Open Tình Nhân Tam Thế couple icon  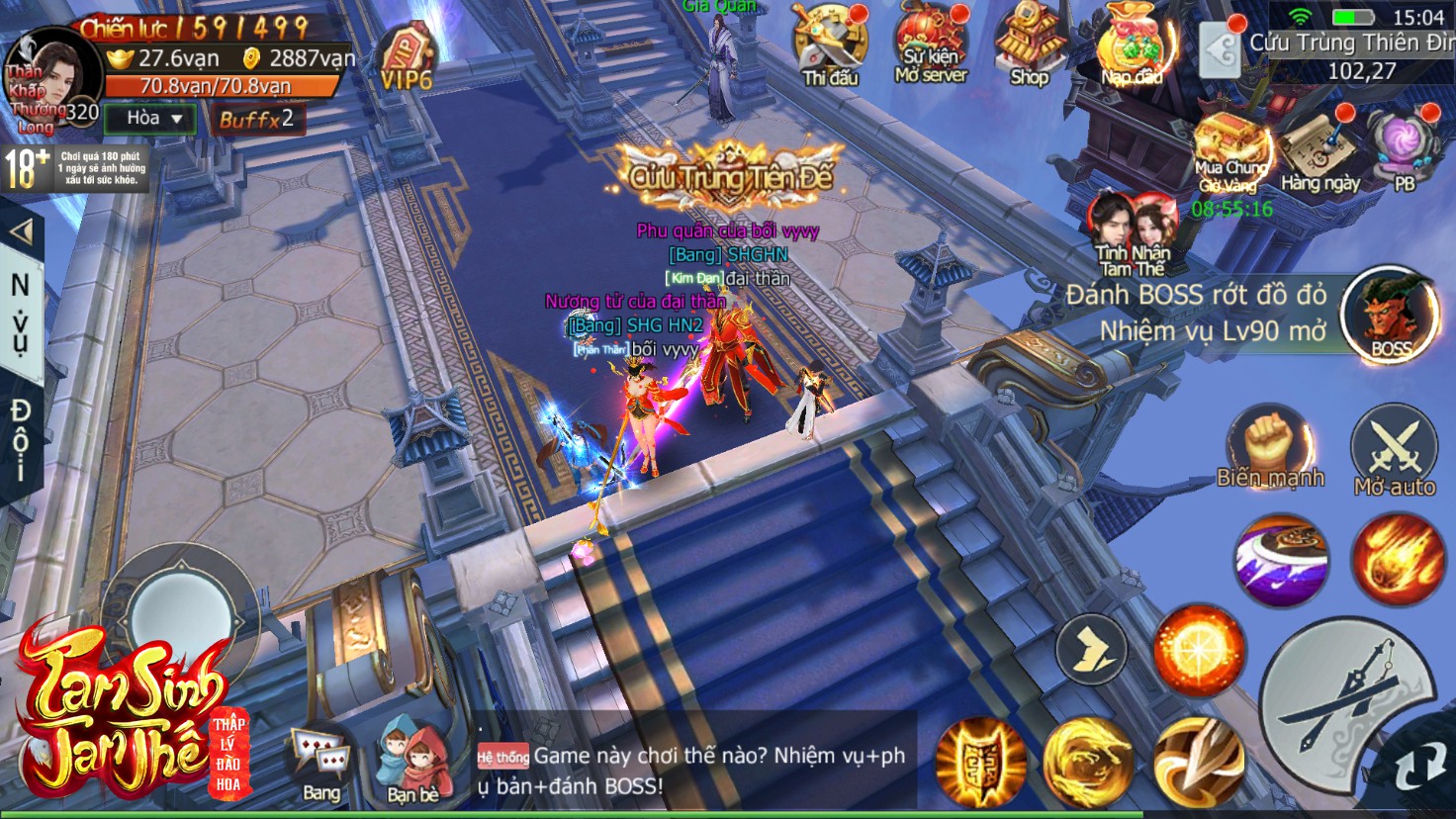pyautogui.click(x=1133, y=231)
